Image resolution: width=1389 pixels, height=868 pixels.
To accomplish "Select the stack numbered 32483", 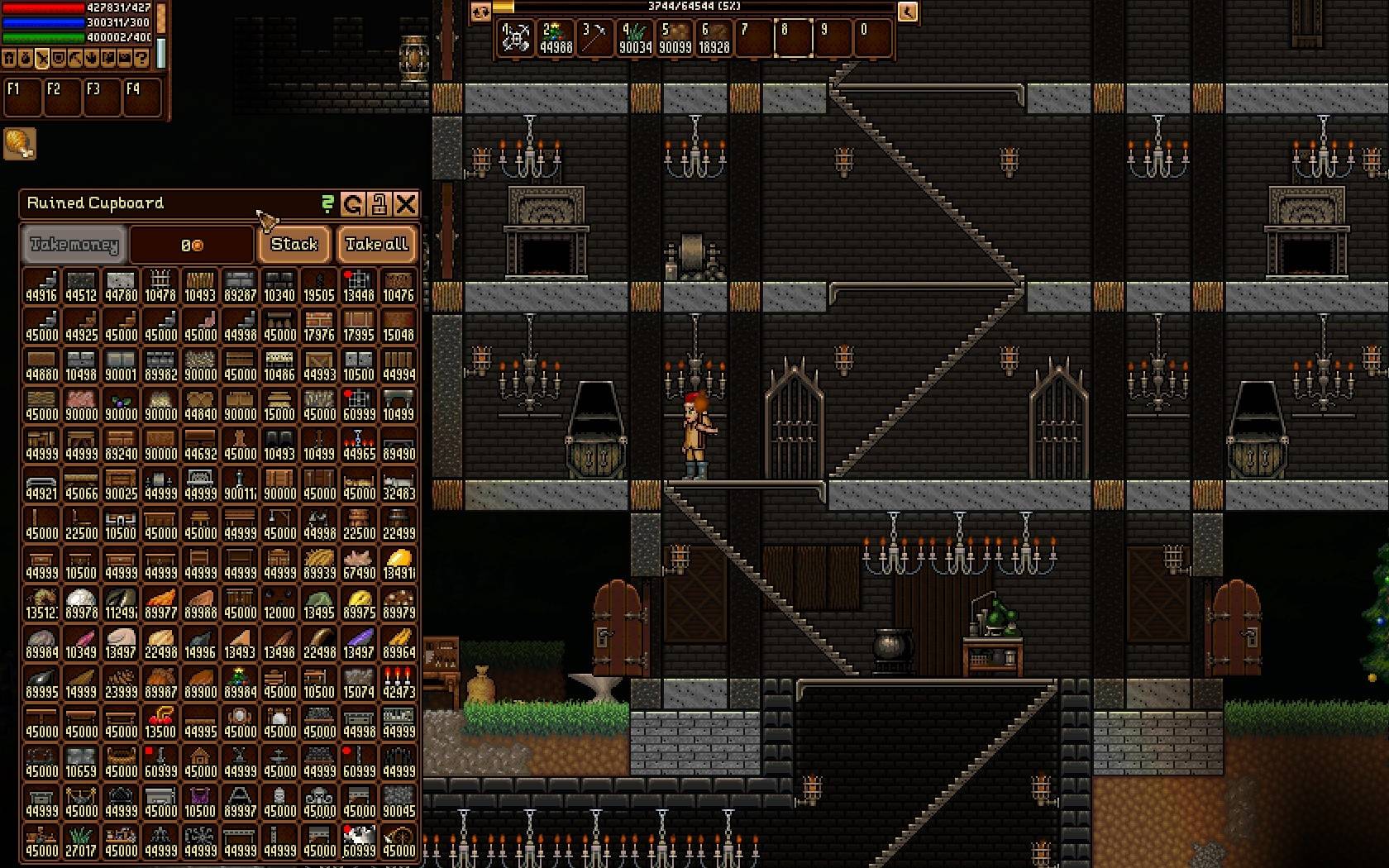I will click(x=399, y=484).
